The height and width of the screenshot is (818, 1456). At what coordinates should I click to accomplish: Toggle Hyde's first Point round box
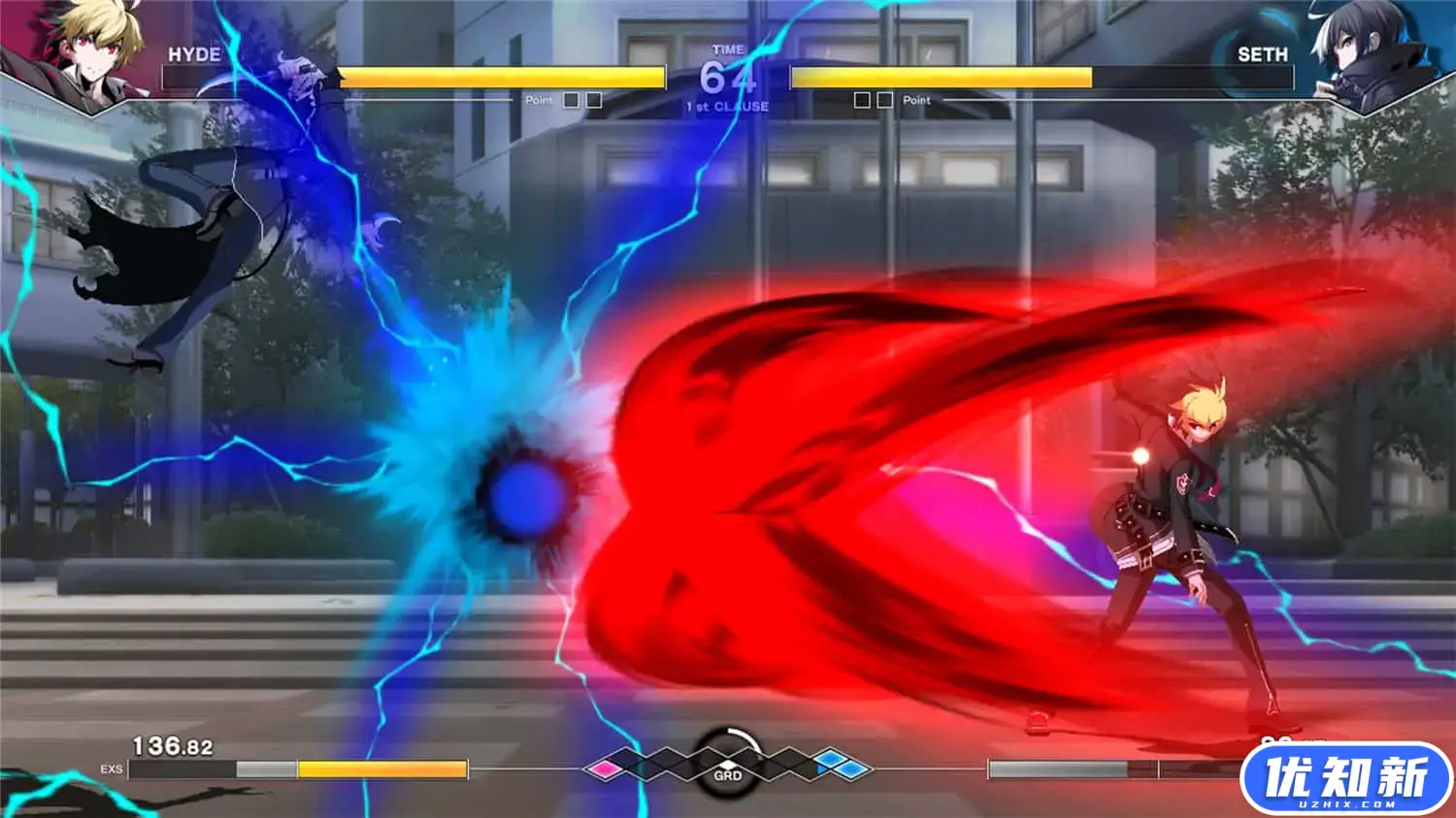(x=569, y=99)
